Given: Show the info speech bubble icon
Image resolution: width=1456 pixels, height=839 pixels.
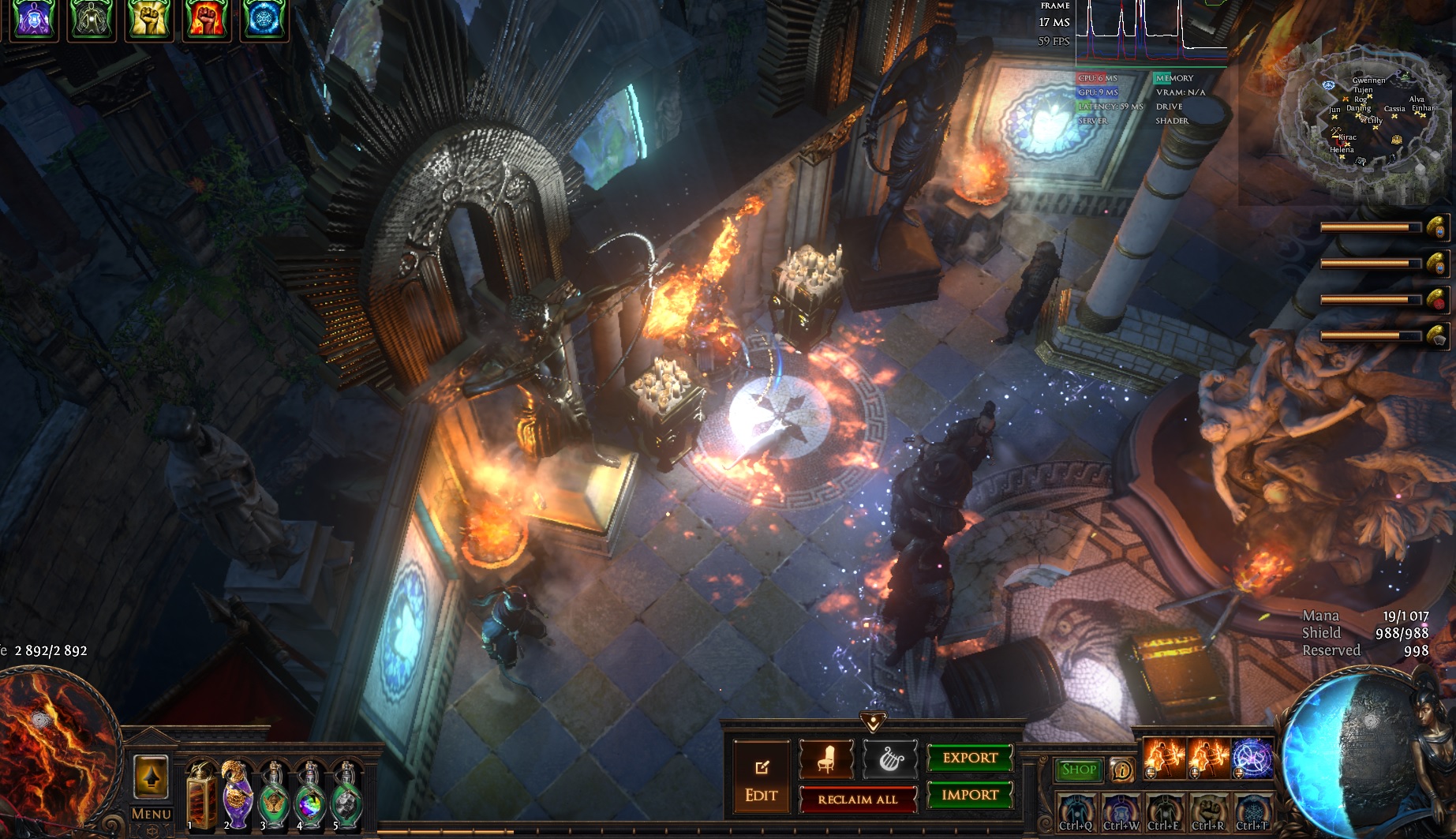Looking at the screenshot, I should (1121, 770).
